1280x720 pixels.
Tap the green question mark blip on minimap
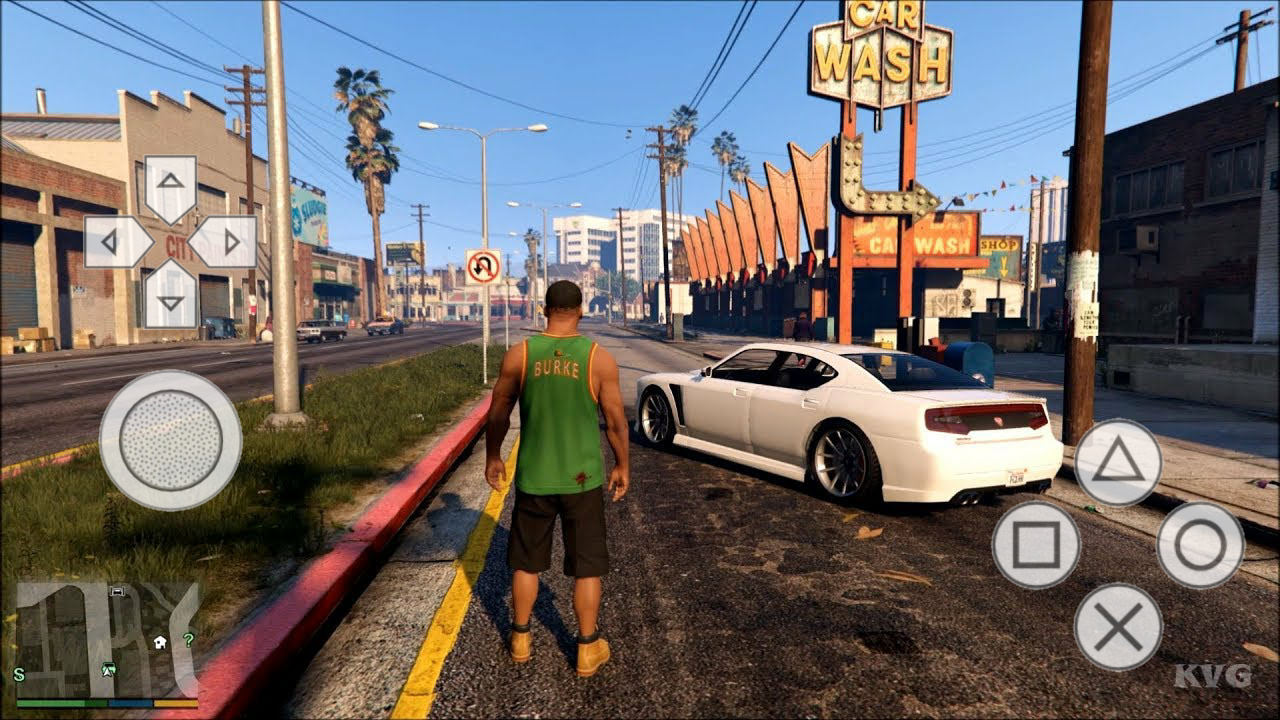coord(189,640)
